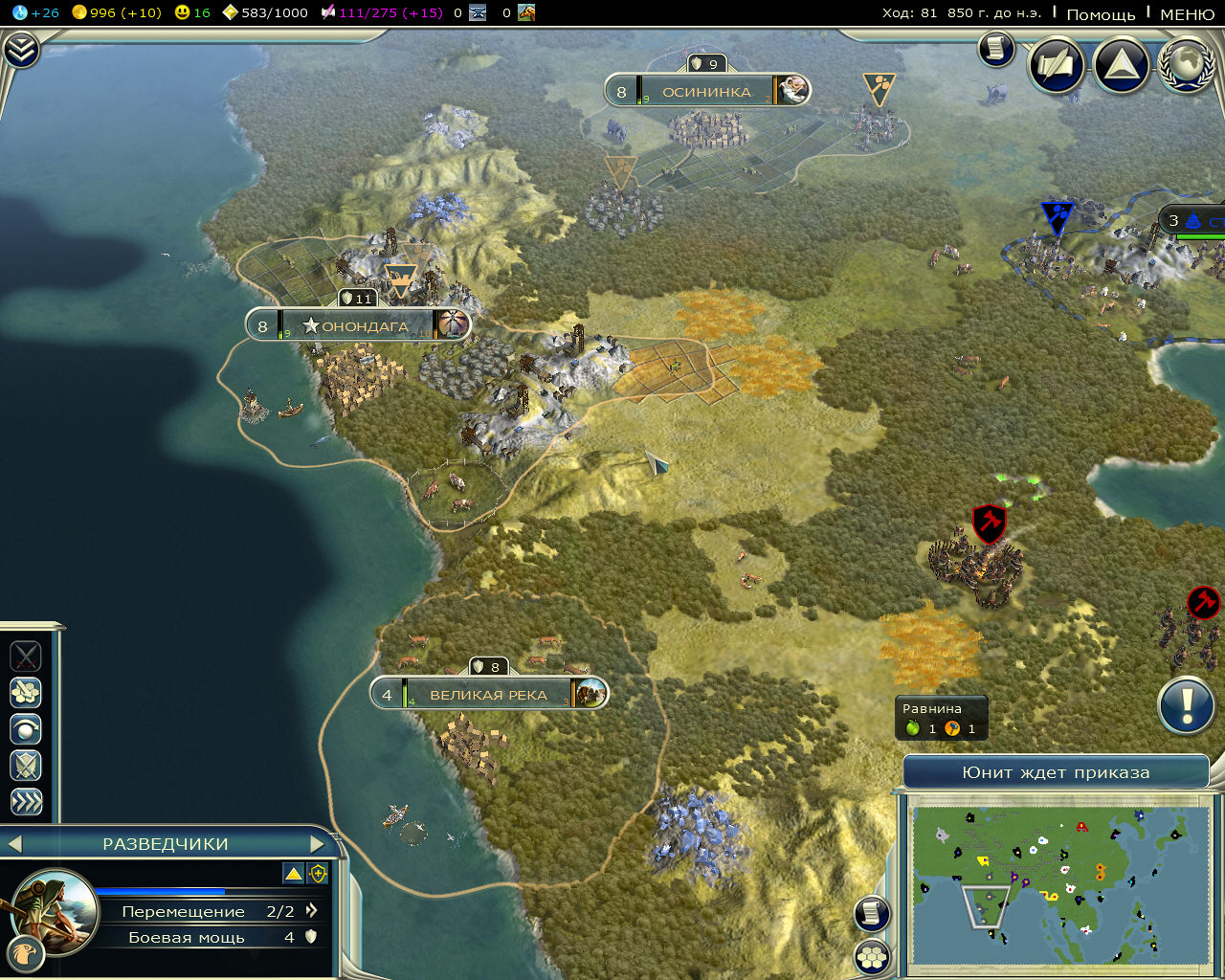This screenshot has height=980, width=1225.
Task: Open the hexagon map options button
Action: 872,956
